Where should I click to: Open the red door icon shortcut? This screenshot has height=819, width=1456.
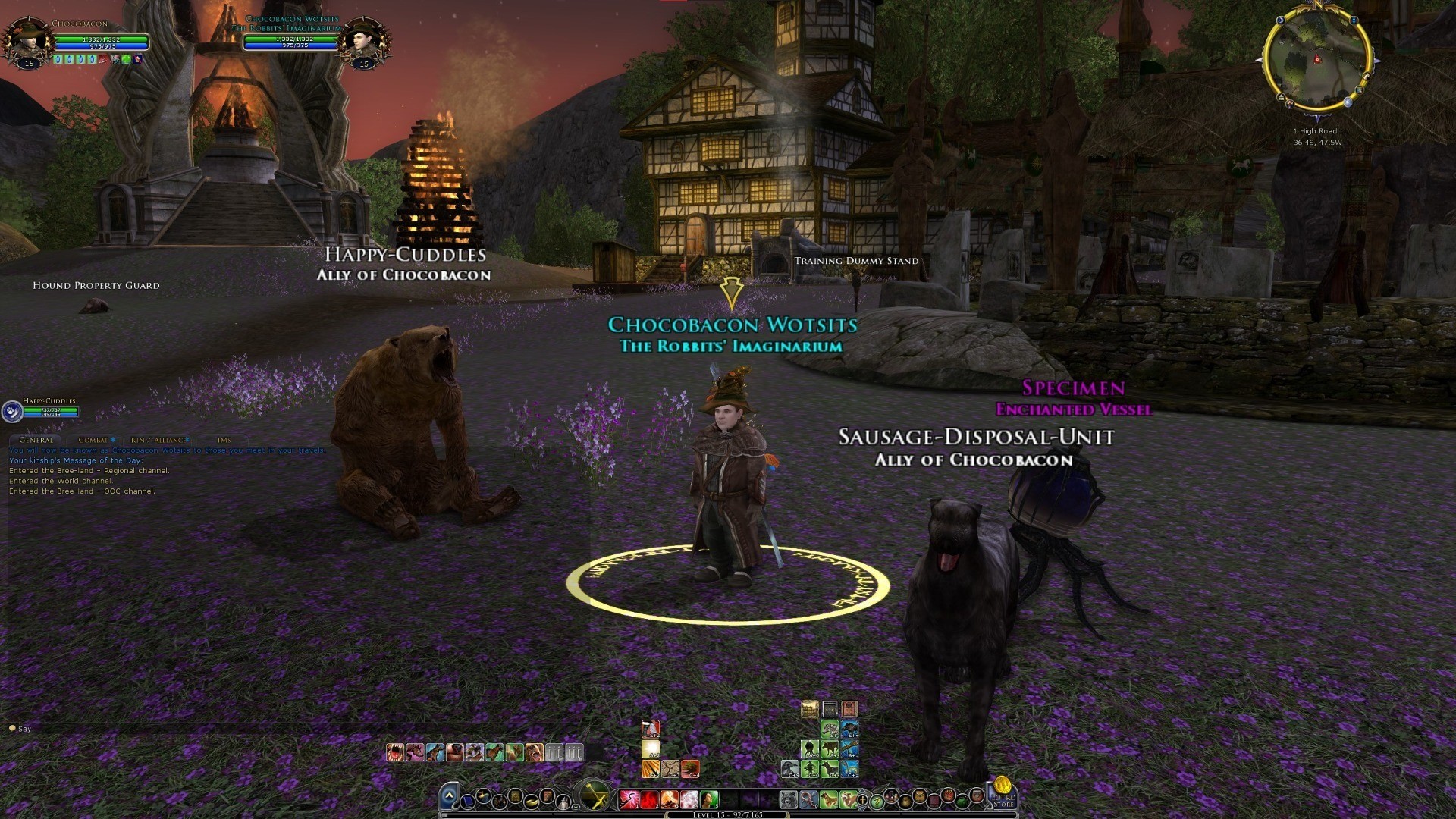pos(849,709)
